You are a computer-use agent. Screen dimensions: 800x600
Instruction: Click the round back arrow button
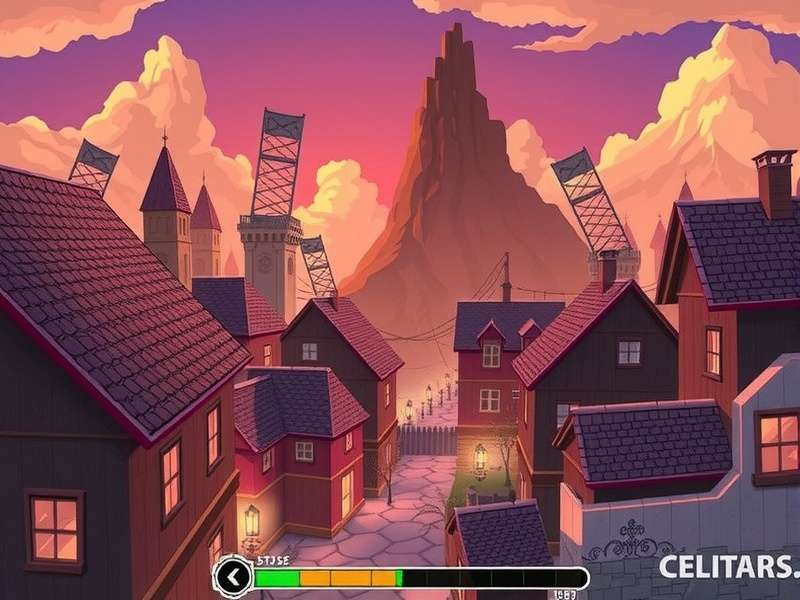click(x=233, y=576)
